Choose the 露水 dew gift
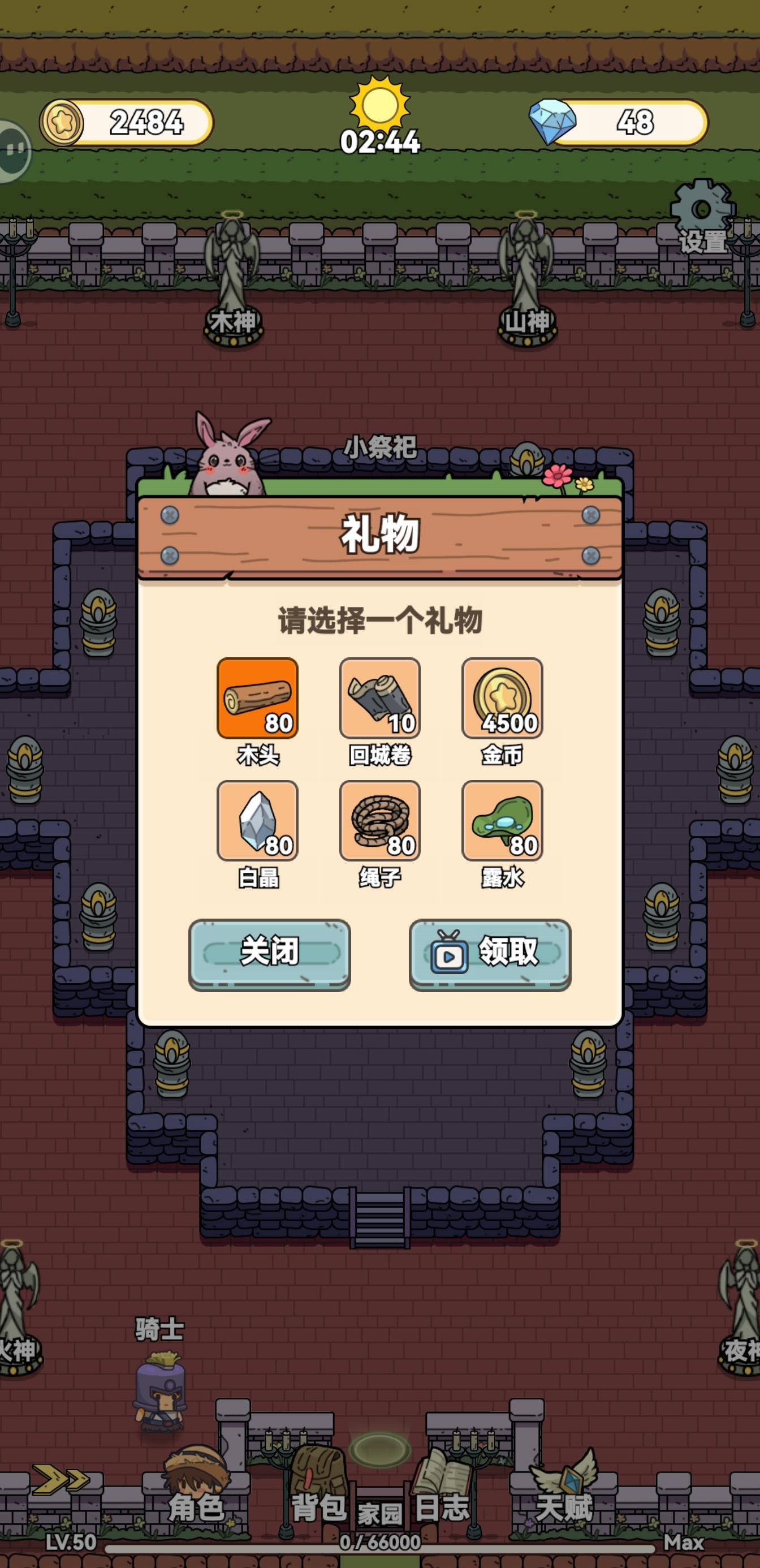760x1568 pixels. click(503, 822)
